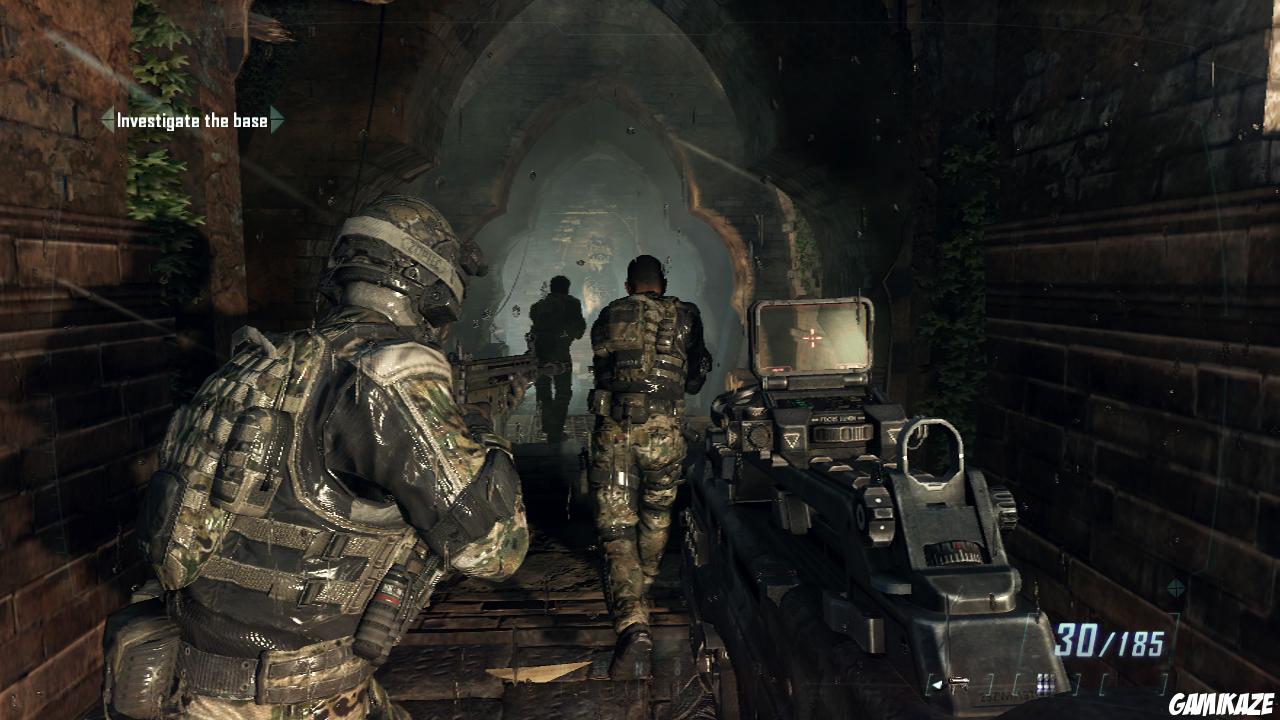Screen dimensions: 1280x720
Task: Click the left-pointing arrow of the objective marker
Action: pyautogui.click(x=108, y=120)
